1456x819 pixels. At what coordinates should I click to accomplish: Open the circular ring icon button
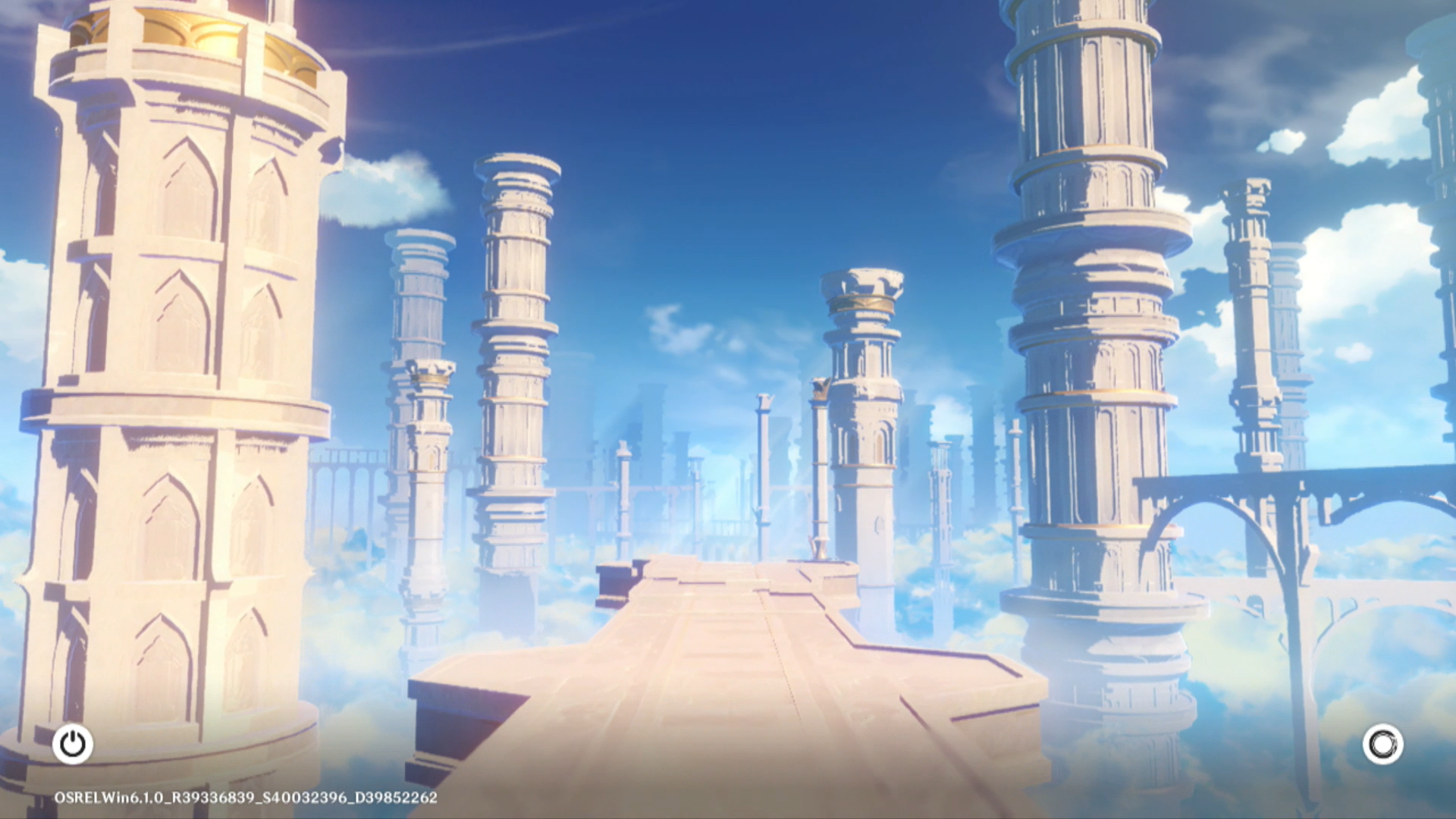(1382, 744)
